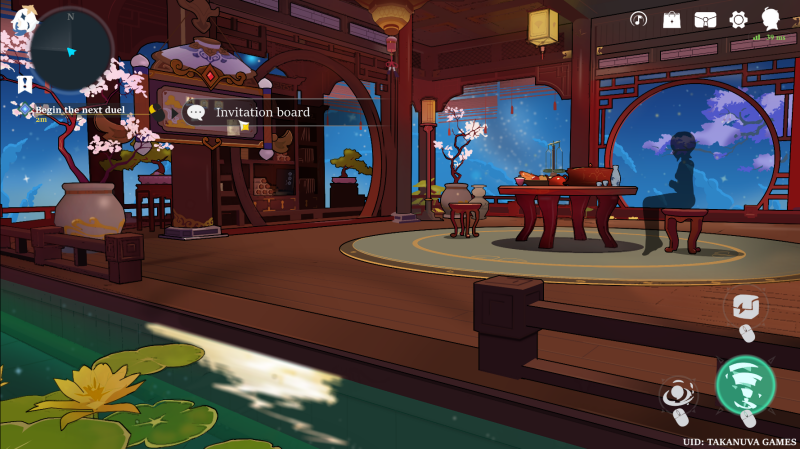Activate the green tornado skill
The width and height of the screenshot is (800, 449).
pos(746,385)
